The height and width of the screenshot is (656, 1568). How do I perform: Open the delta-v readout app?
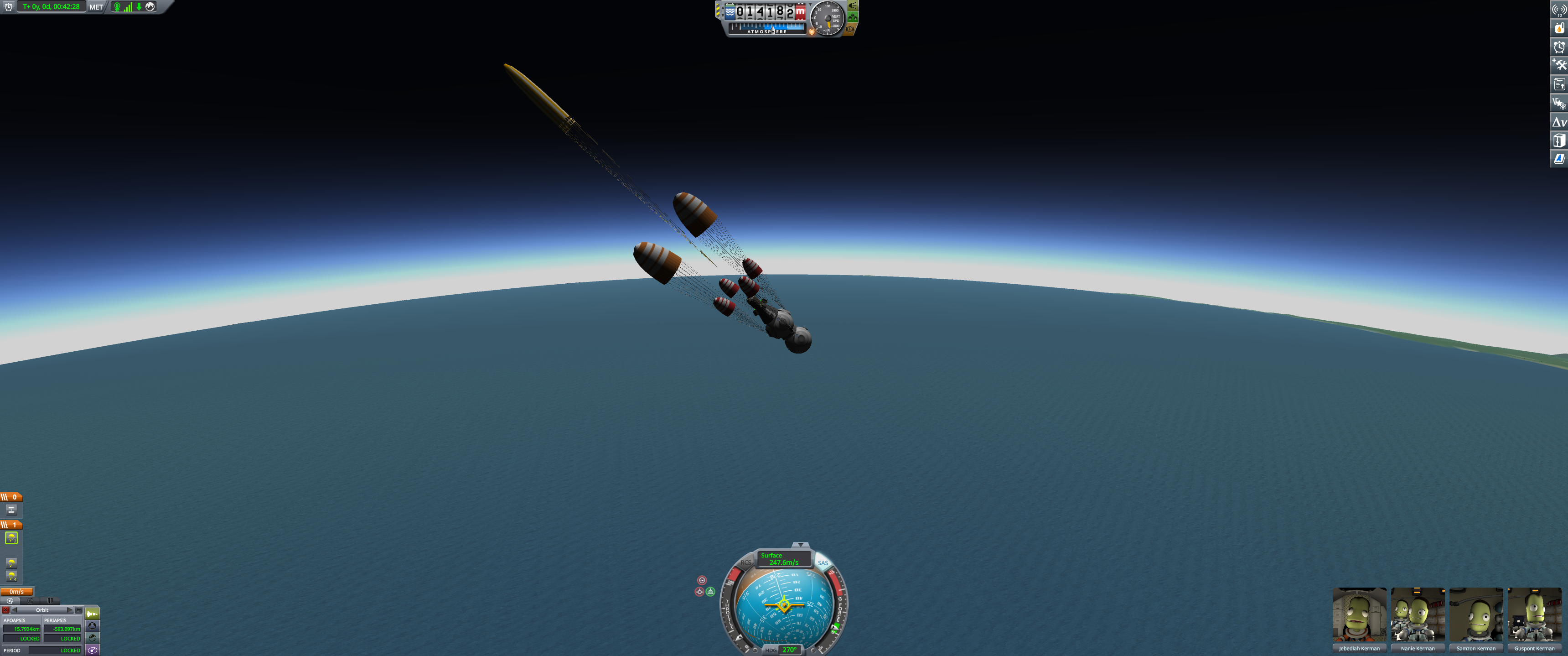pos(1559,122)
